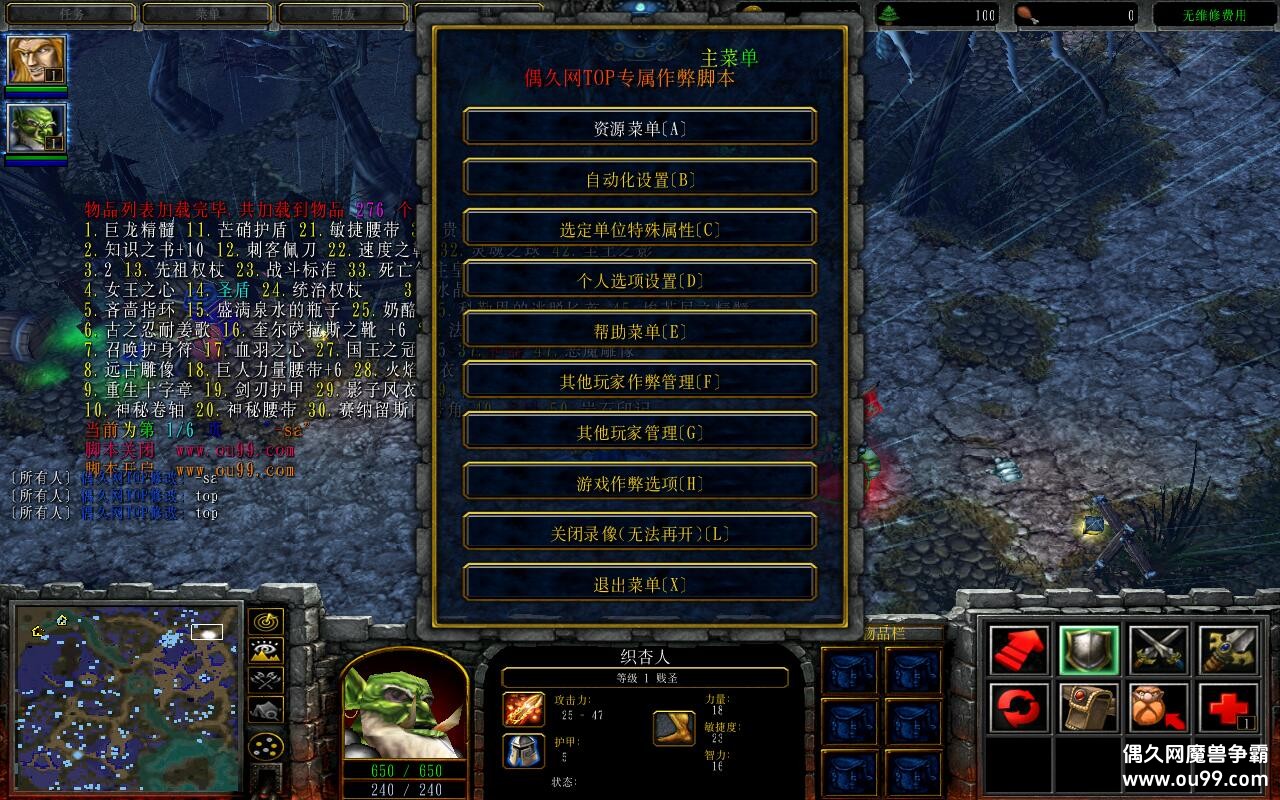The image size is (1280, 800).
Task: Click 关闭录像(无法再开)[L] button
Action: [x=640, y=534]
